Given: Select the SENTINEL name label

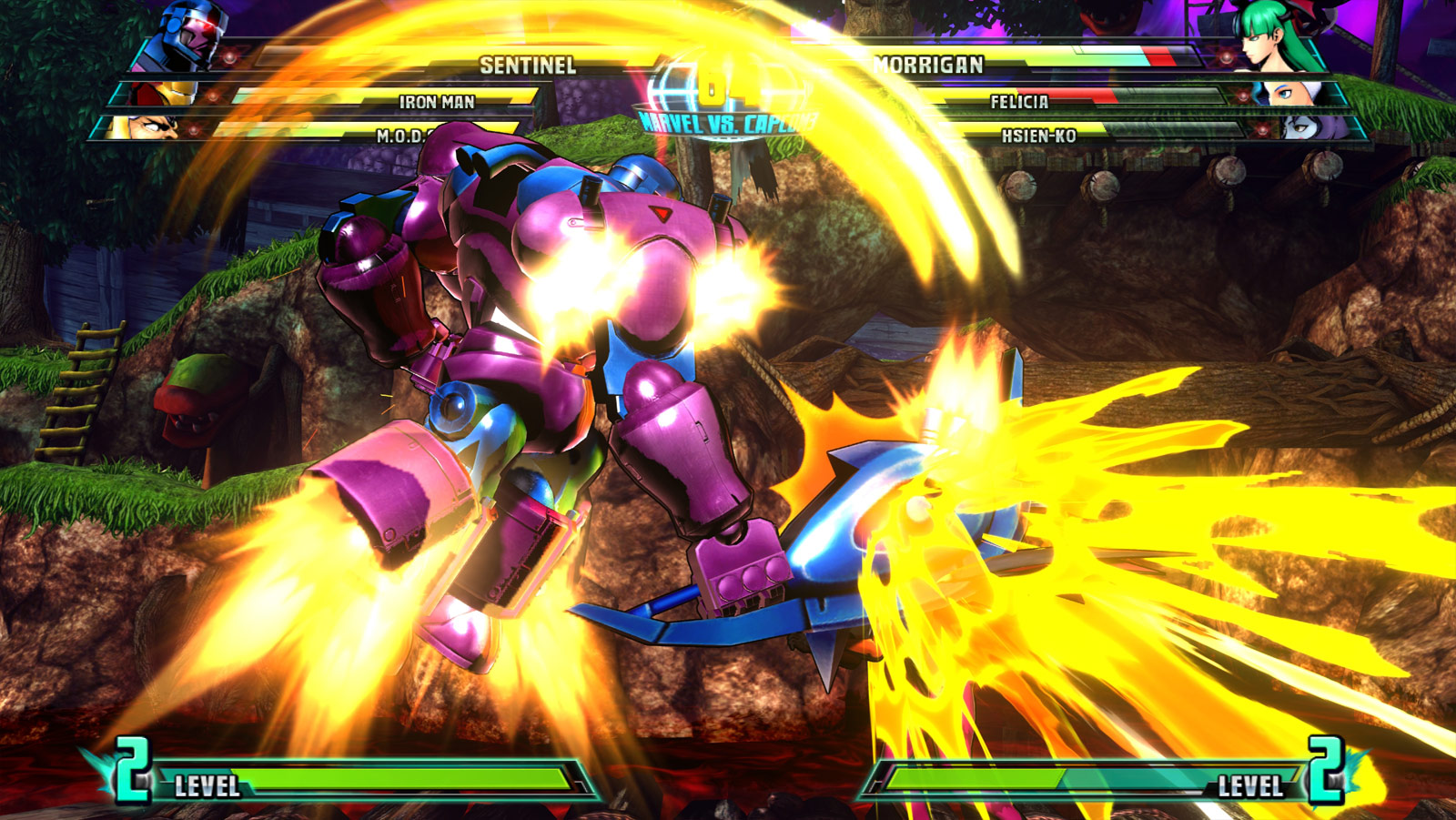Looking at the screenshot, I should coord(529,65).
